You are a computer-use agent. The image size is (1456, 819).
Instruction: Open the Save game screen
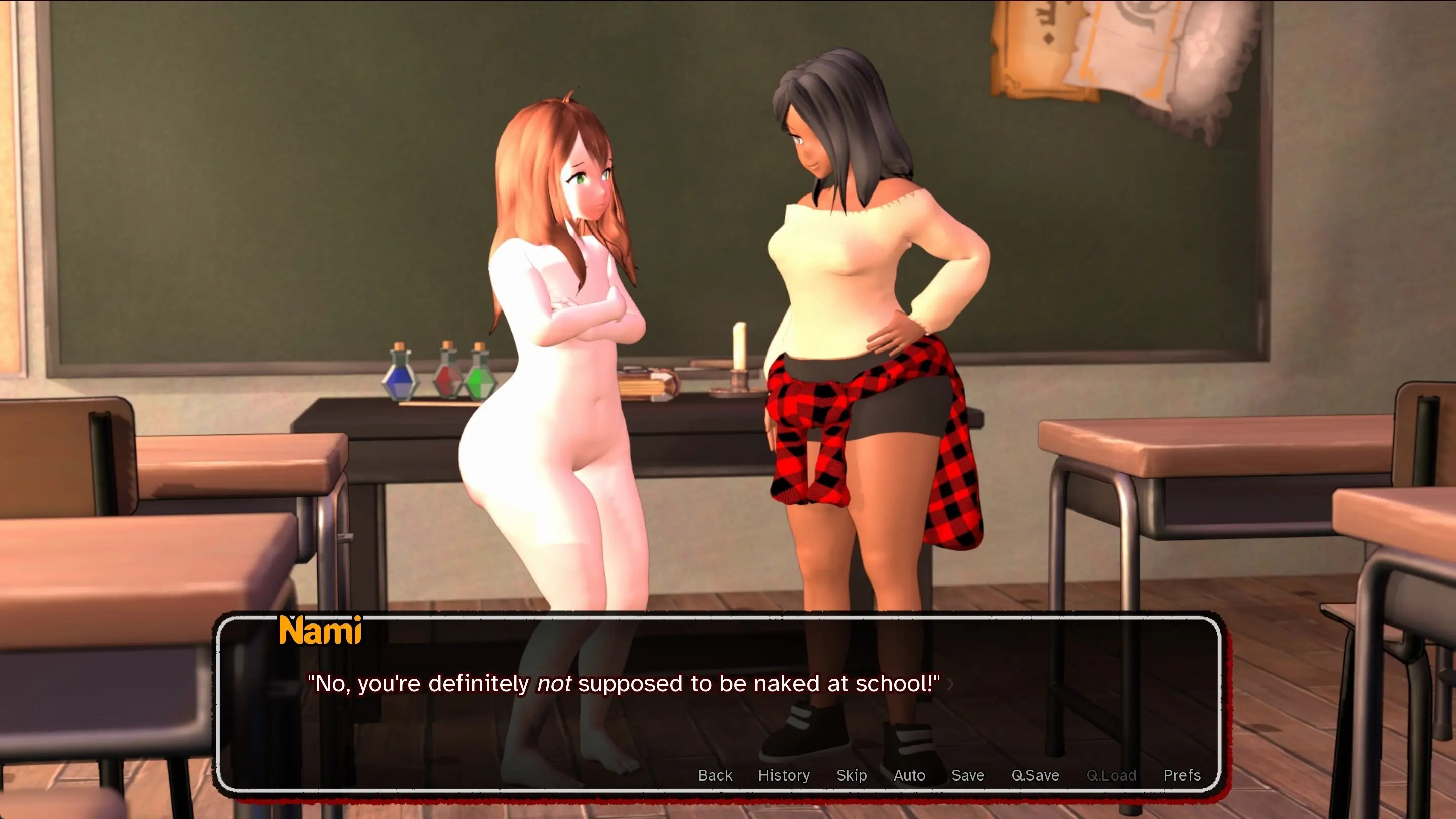pyautogui.click(x=968, y=775)
